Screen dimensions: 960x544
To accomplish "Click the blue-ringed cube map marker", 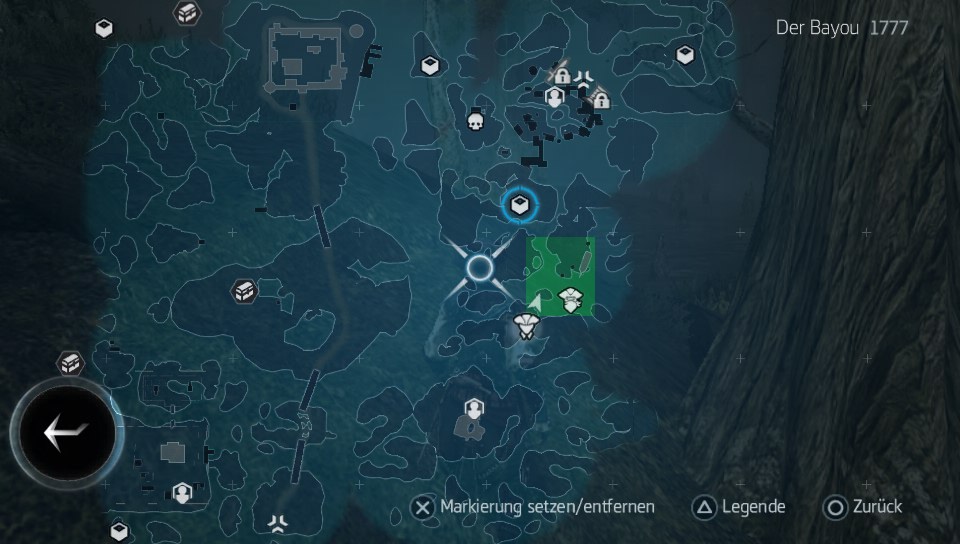I will coord(520,206).
